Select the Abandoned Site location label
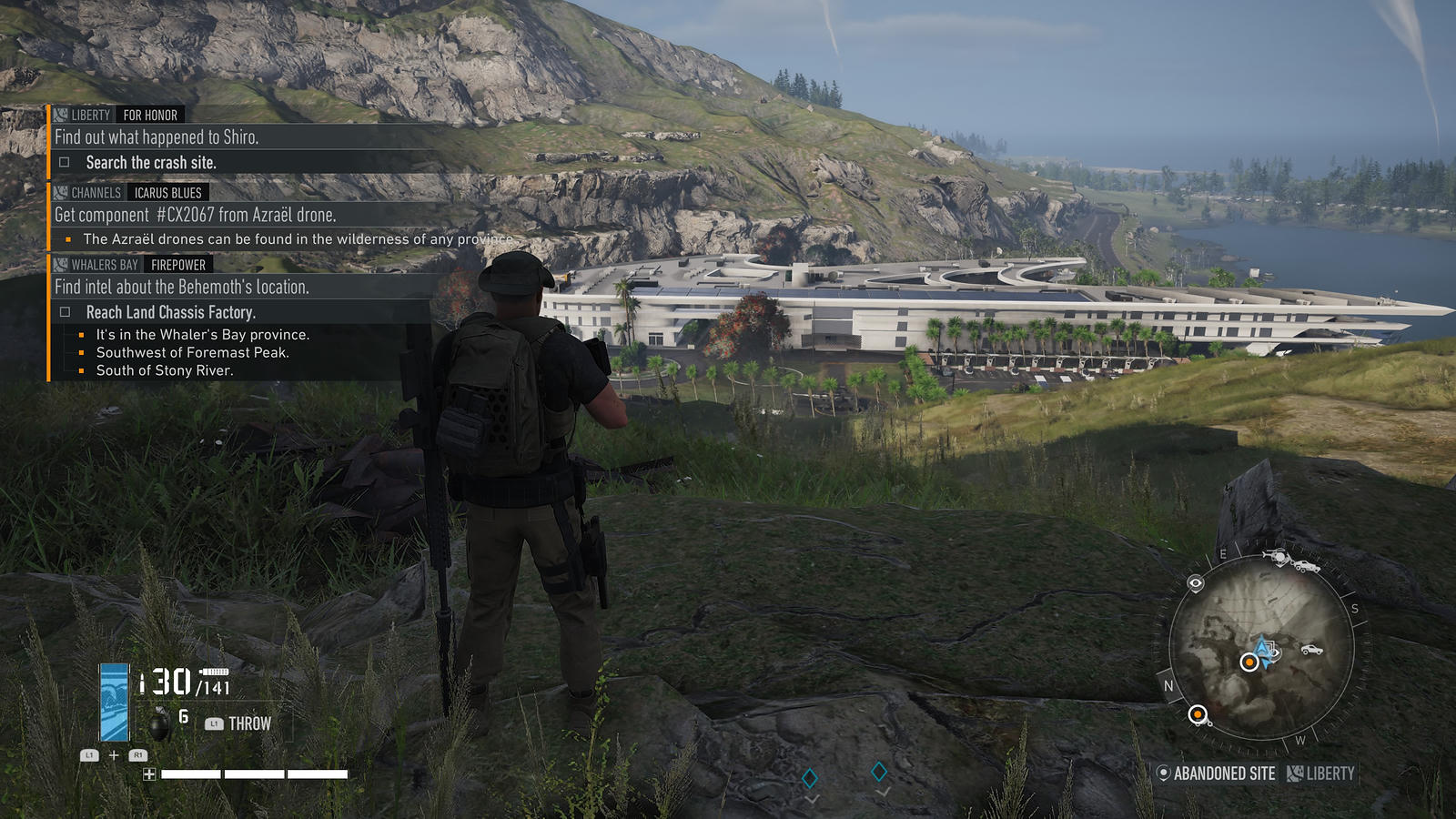 [x=1216, y=773]
